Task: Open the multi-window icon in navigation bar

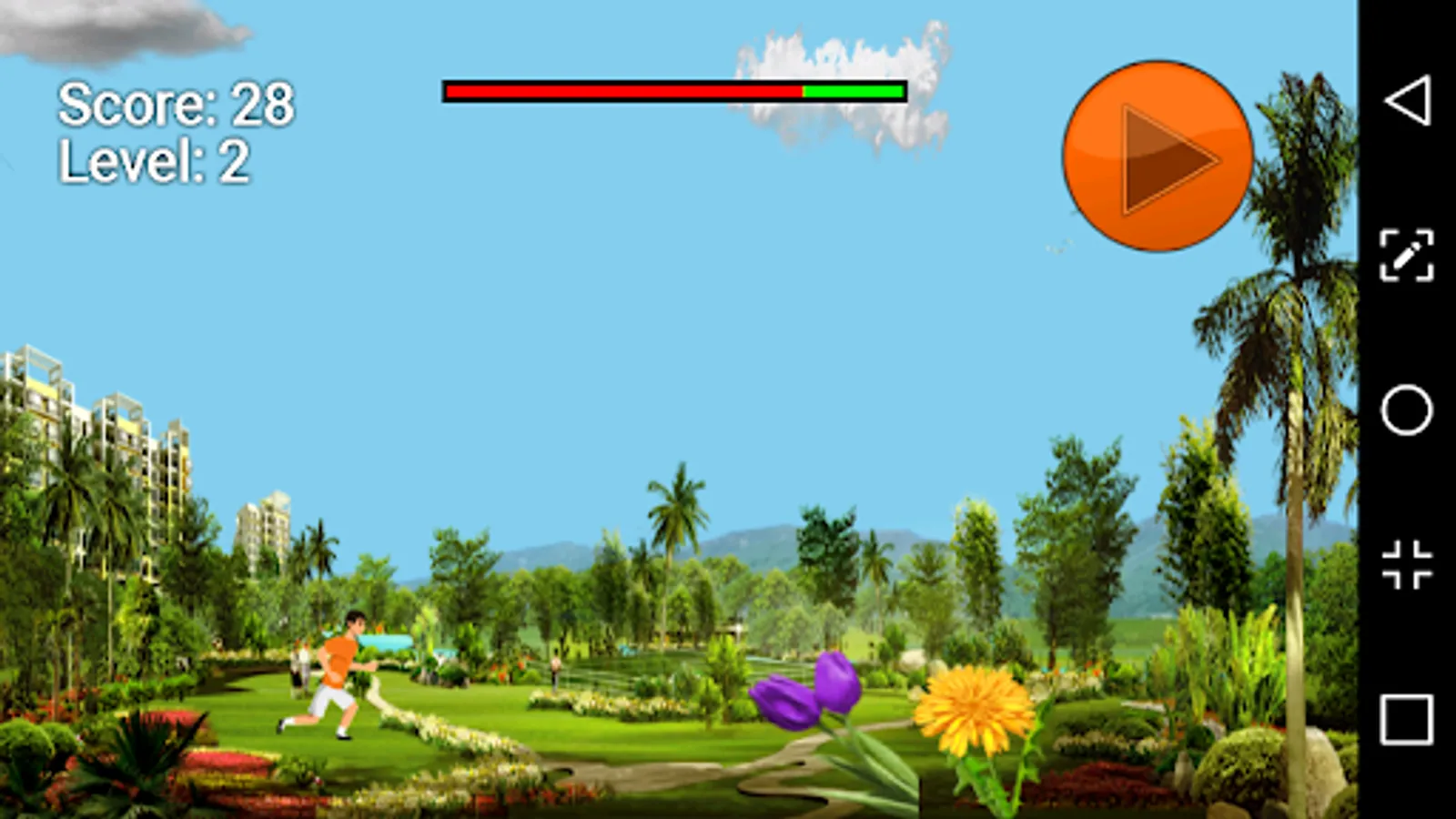Action: click(x=1406, y=562)
